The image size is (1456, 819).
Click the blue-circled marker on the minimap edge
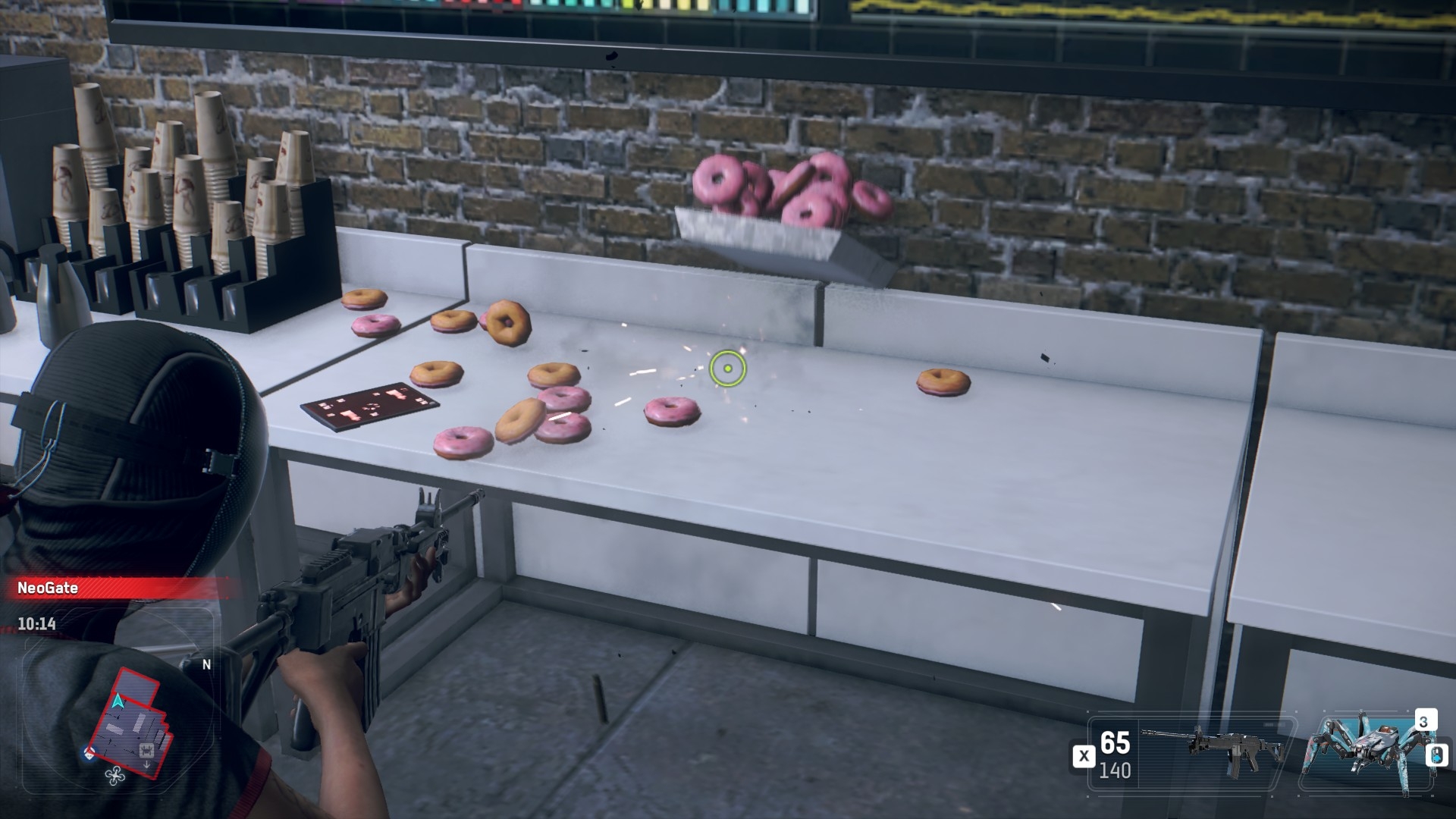click(90, 754)
